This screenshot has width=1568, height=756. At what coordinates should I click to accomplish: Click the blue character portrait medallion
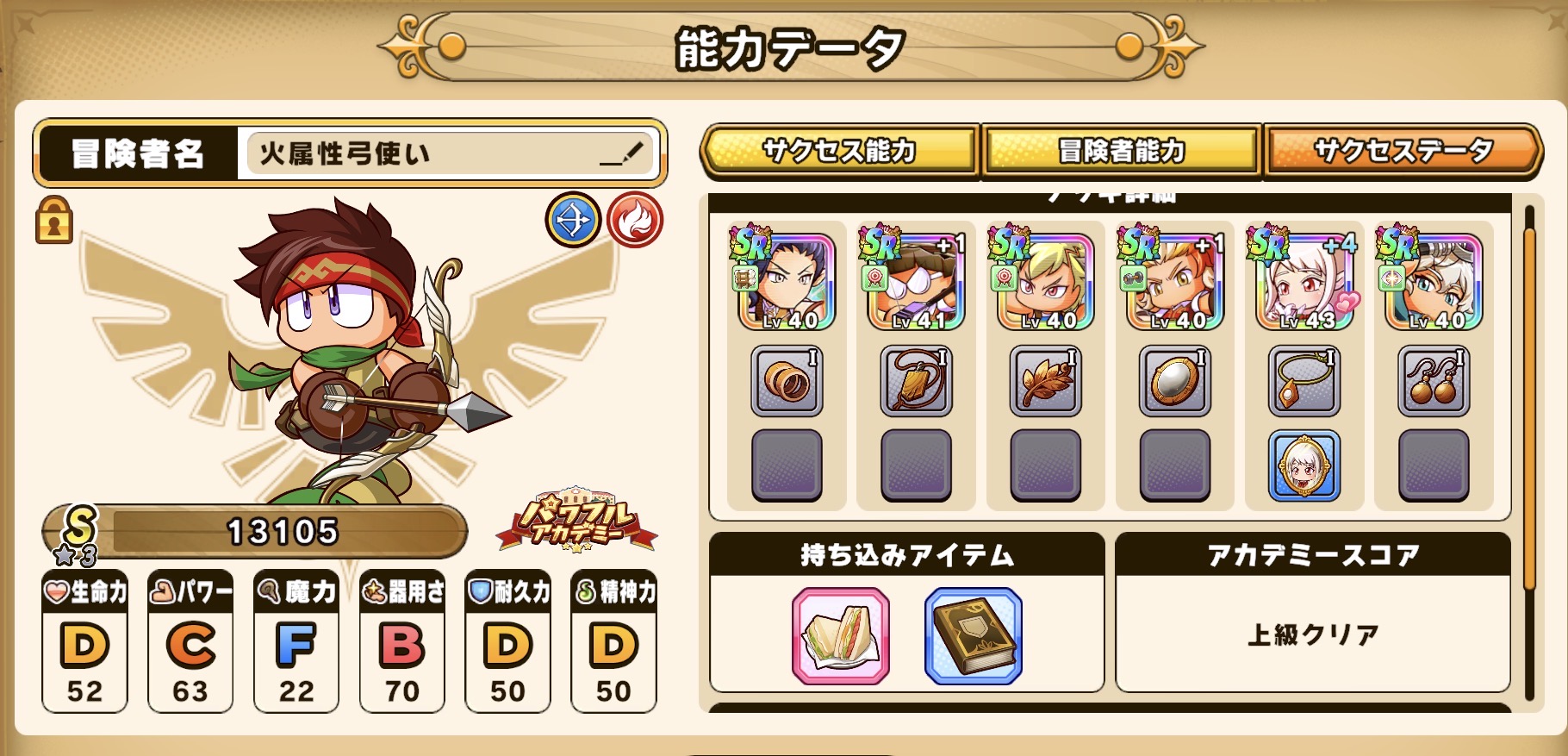(1304, 465)
